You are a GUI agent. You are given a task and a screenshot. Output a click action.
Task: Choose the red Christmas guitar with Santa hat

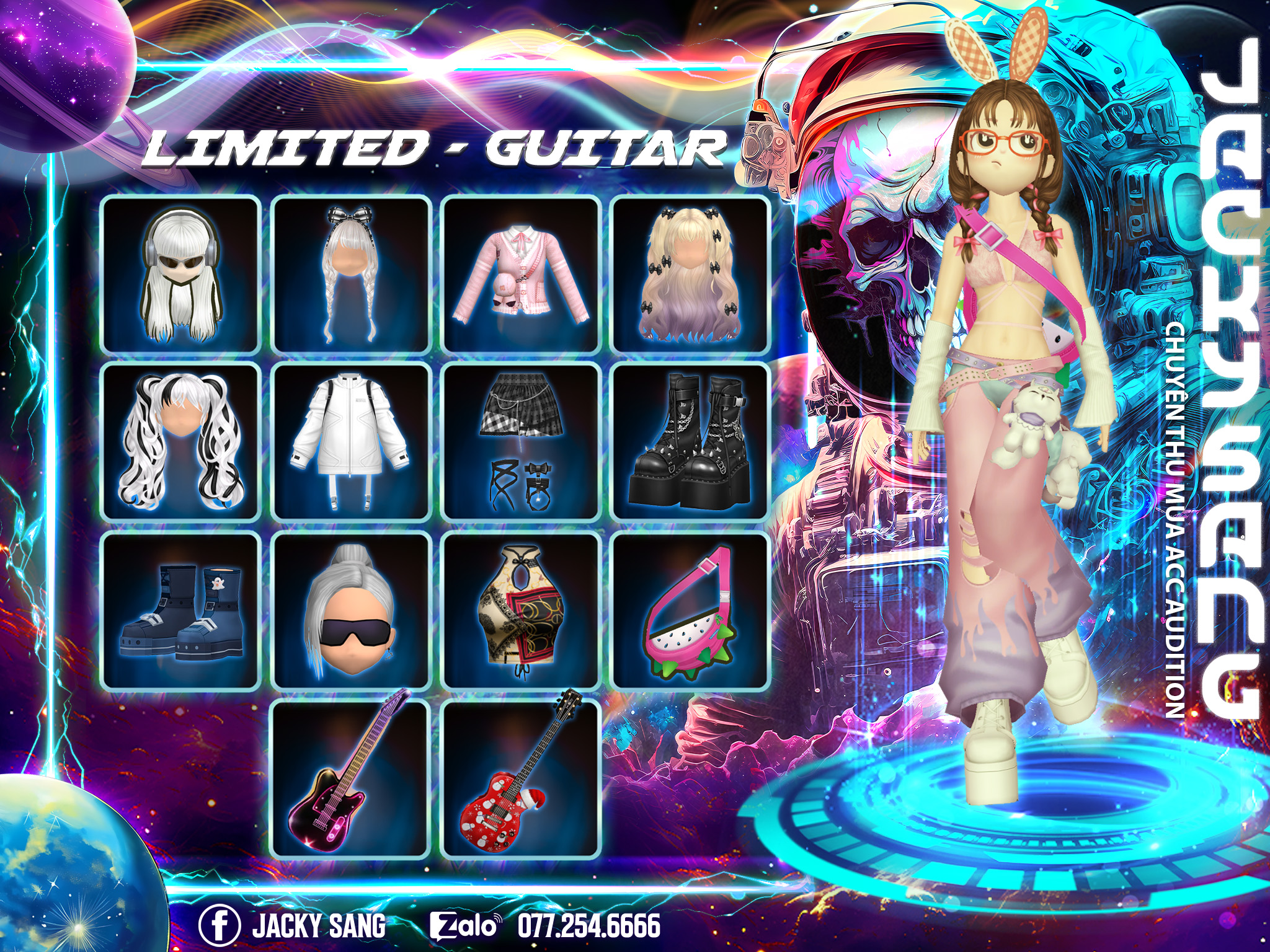(521, 778)
